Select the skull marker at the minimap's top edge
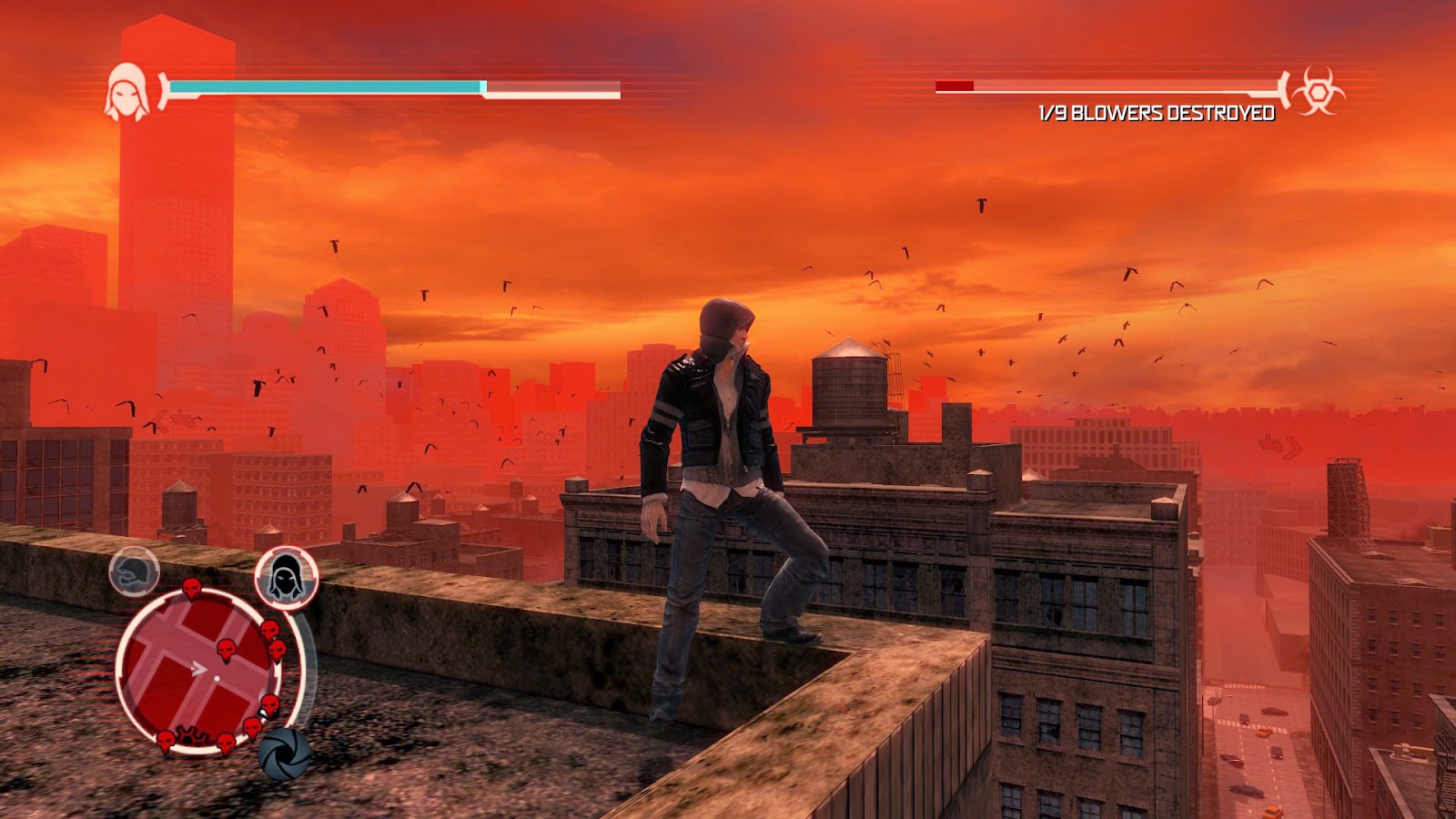1456x819 pixels. pos(192,588)
